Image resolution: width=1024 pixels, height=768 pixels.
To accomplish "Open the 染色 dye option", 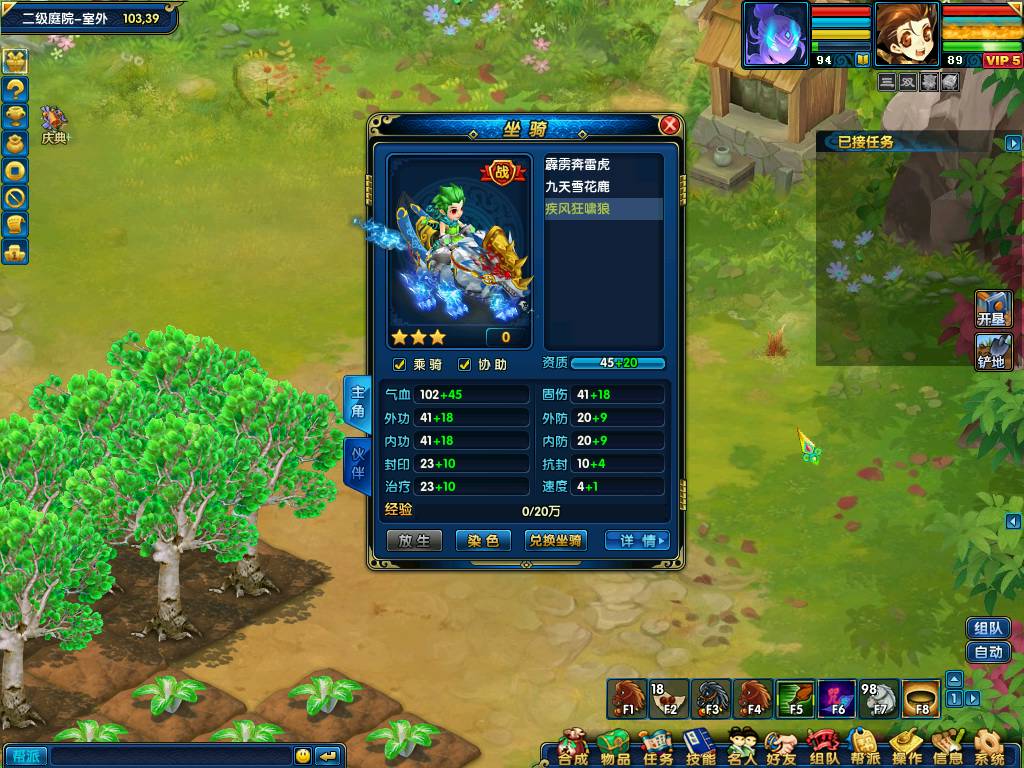I will 483,540.
